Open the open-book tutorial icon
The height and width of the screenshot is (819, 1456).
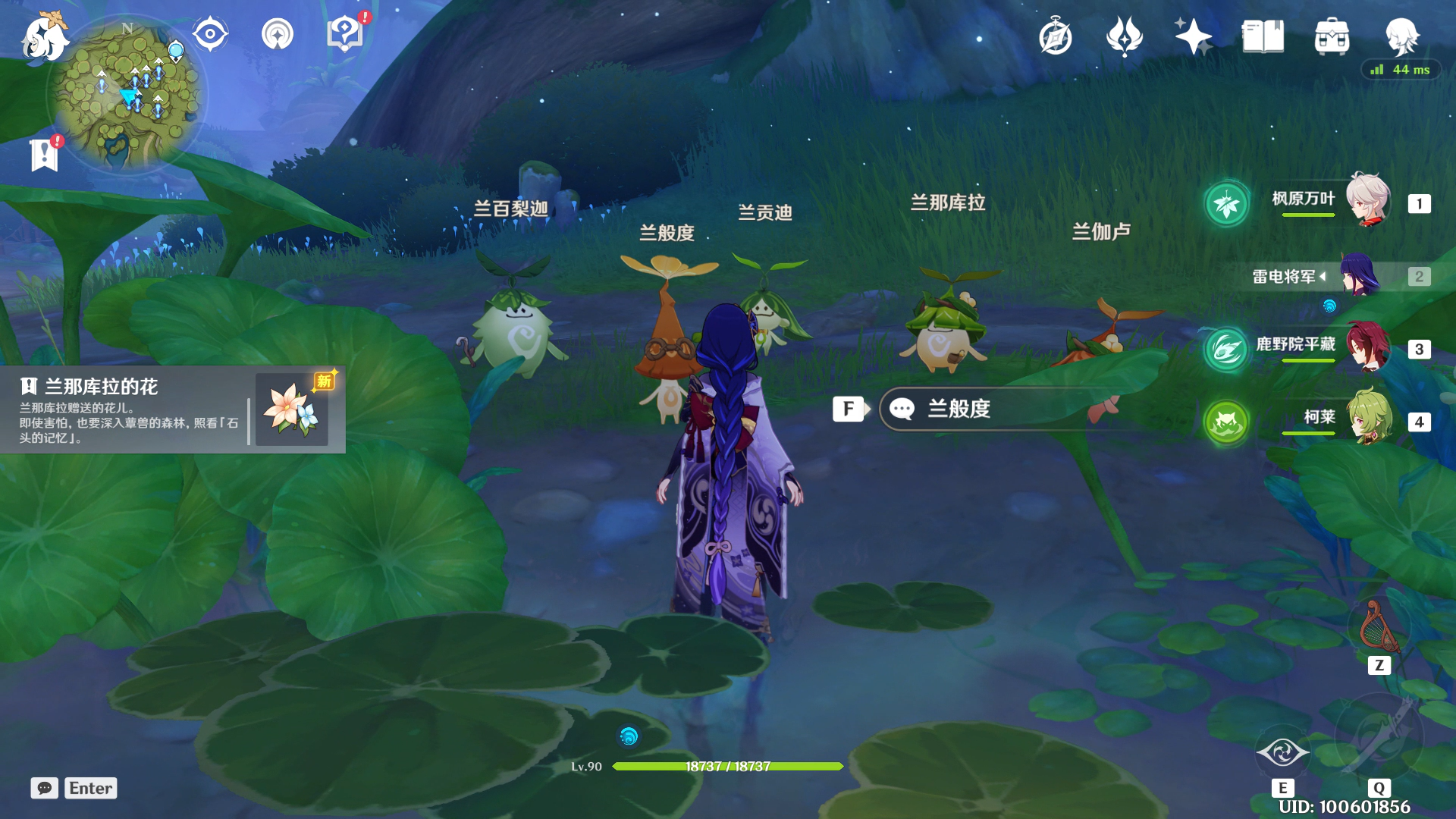click(x=1263, y=36)
